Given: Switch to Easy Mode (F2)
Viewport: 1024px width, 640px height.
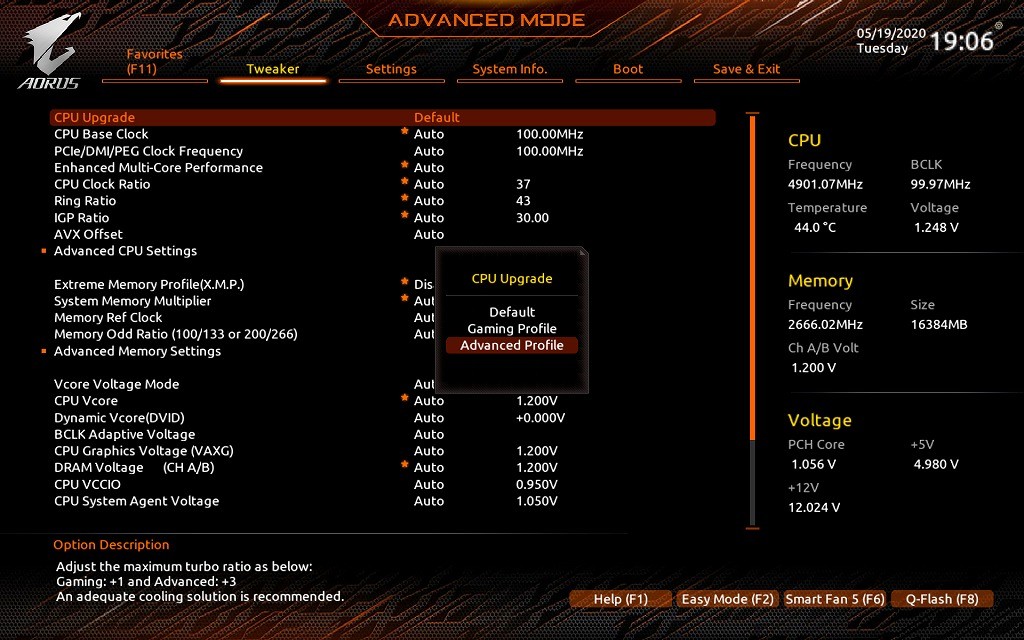Looking at the screenshot, I should 727,599.
